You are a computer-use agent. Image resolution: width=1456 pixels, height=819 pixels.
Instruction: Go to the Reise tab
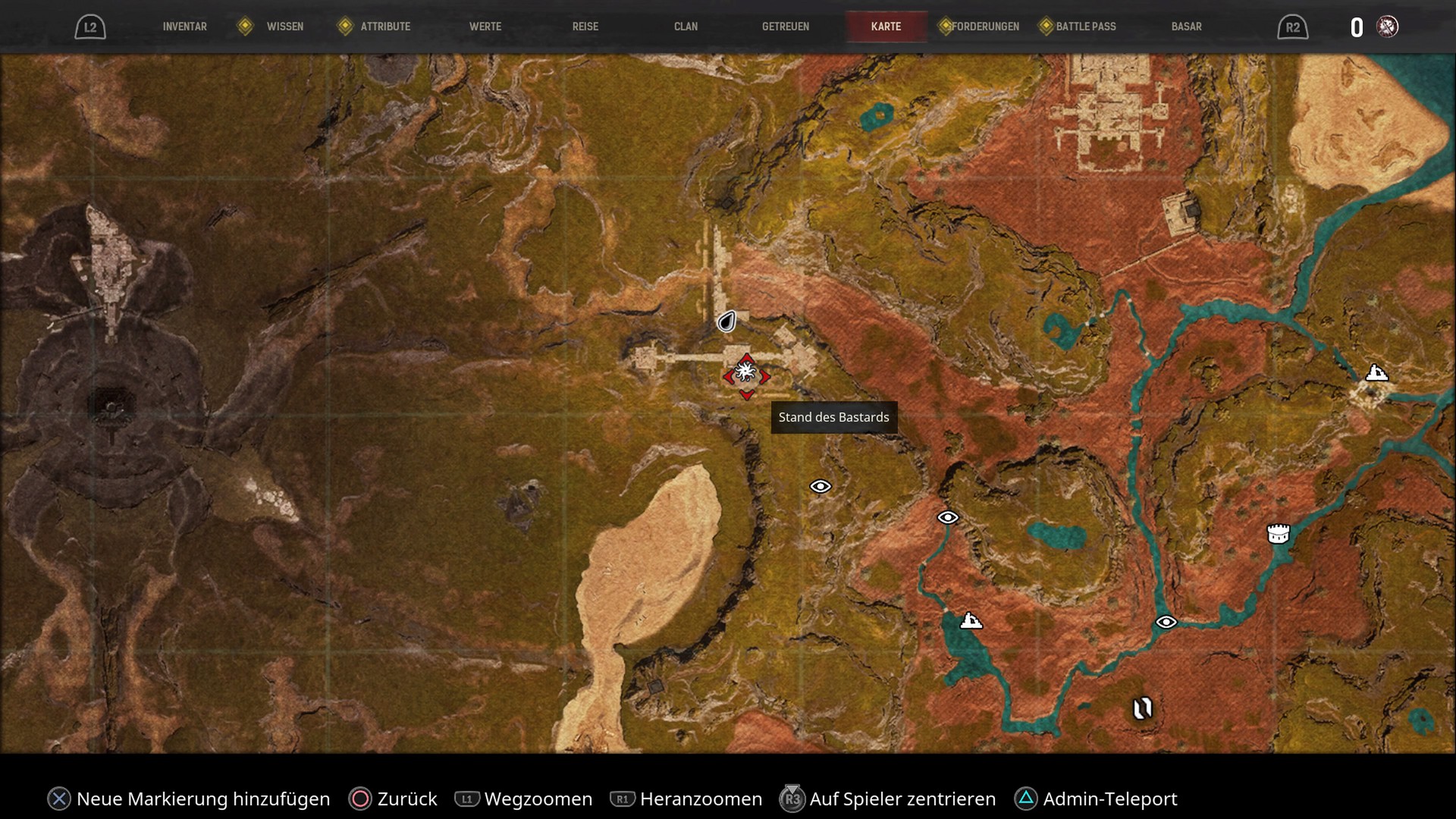pos(585,27)
